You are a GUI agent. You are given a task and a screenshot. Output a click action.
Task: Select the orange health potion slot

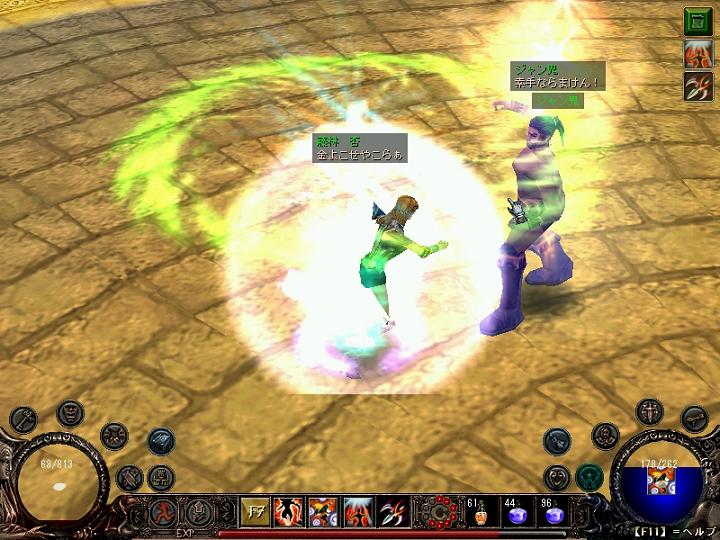click(478, 513)
